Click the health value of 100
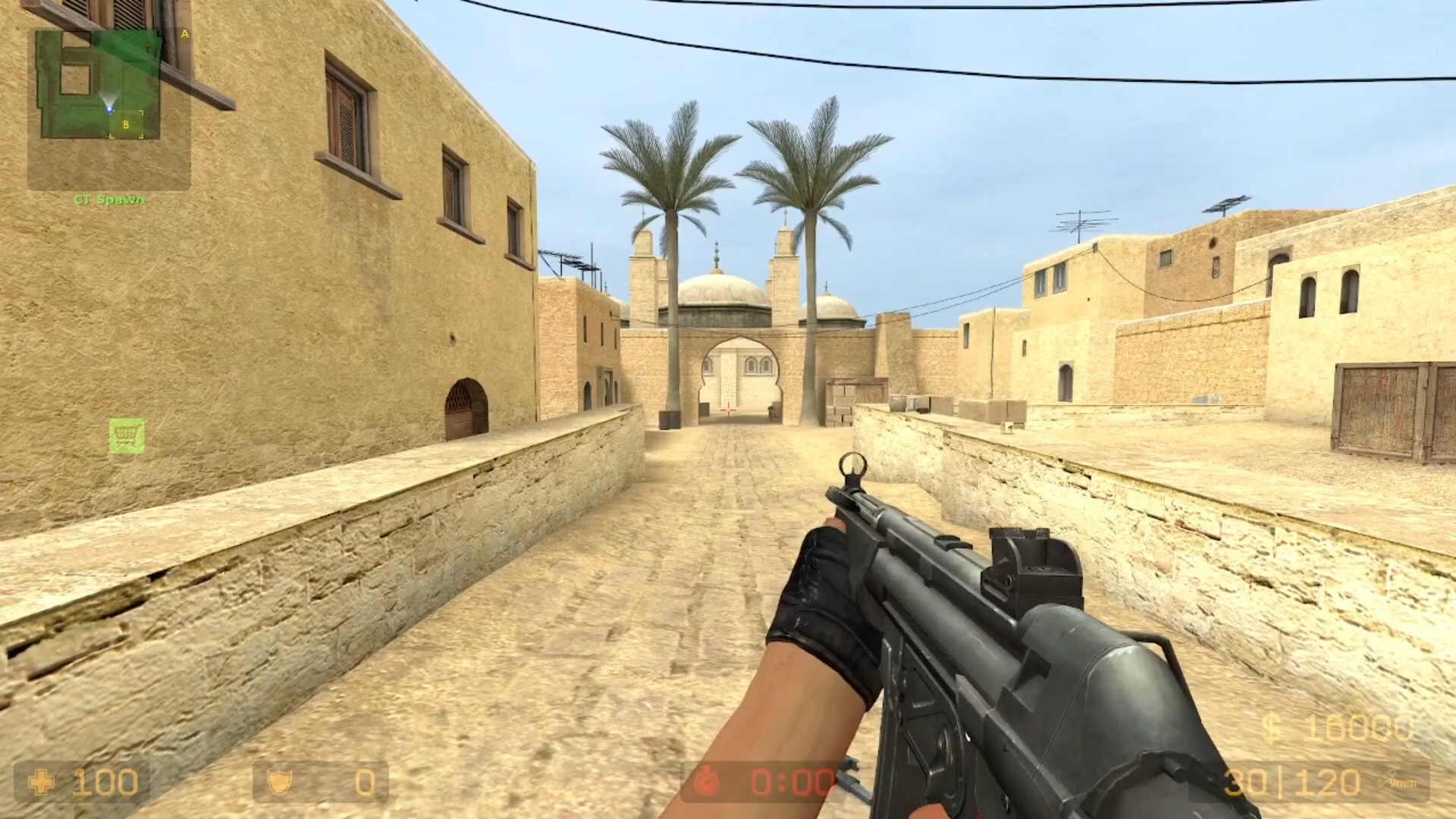This screenshot has height=819, width=1456. pos(106,783)
